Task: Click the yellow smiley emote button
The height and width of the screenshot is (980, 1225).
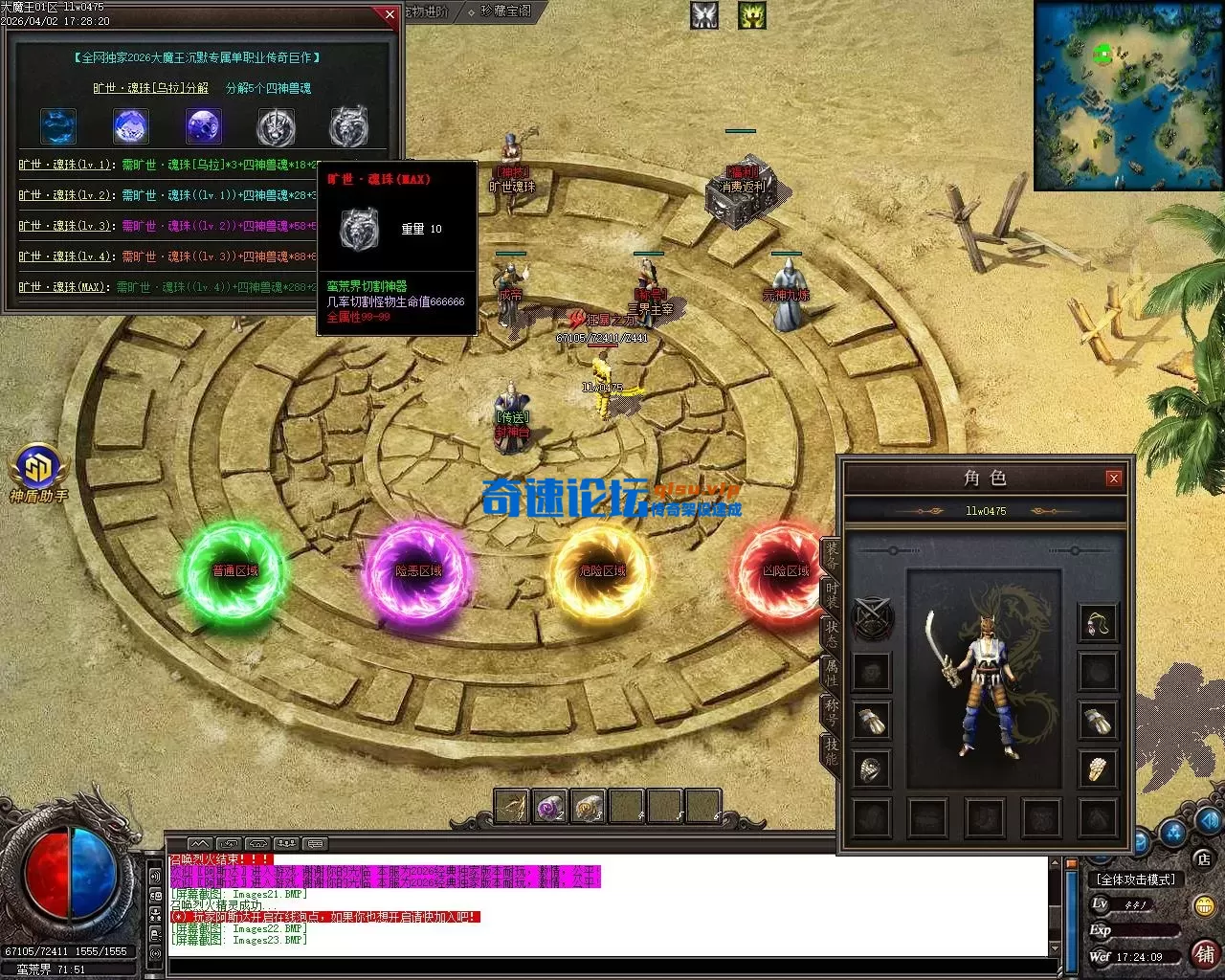Action: pos(1204,905)
